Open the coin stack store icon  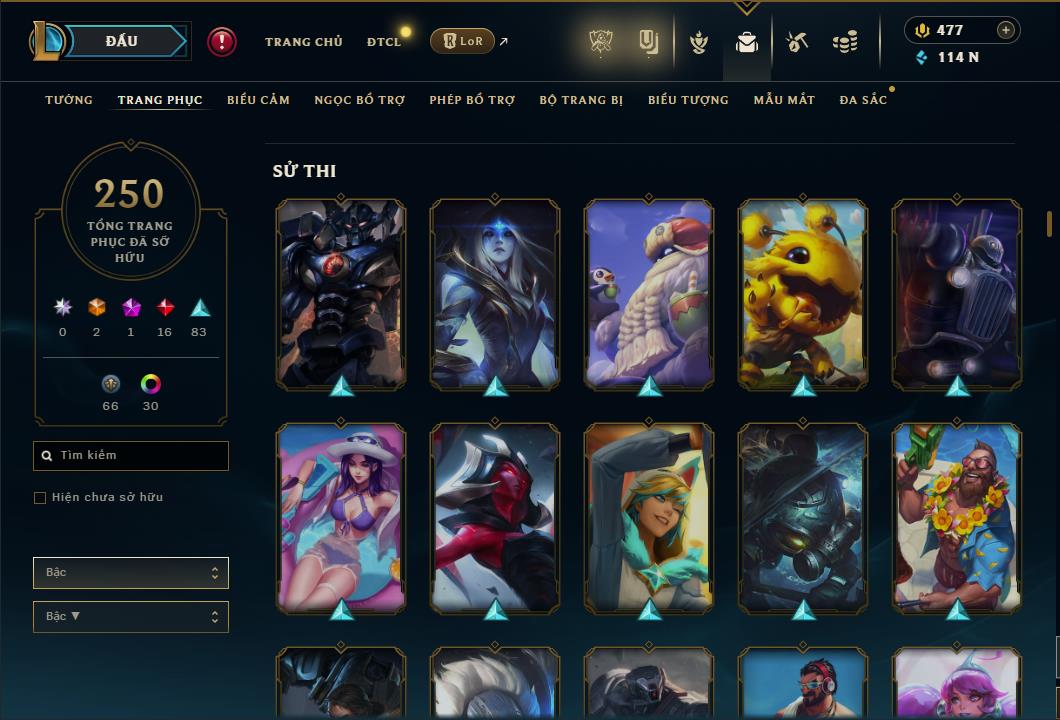[845, 42]
